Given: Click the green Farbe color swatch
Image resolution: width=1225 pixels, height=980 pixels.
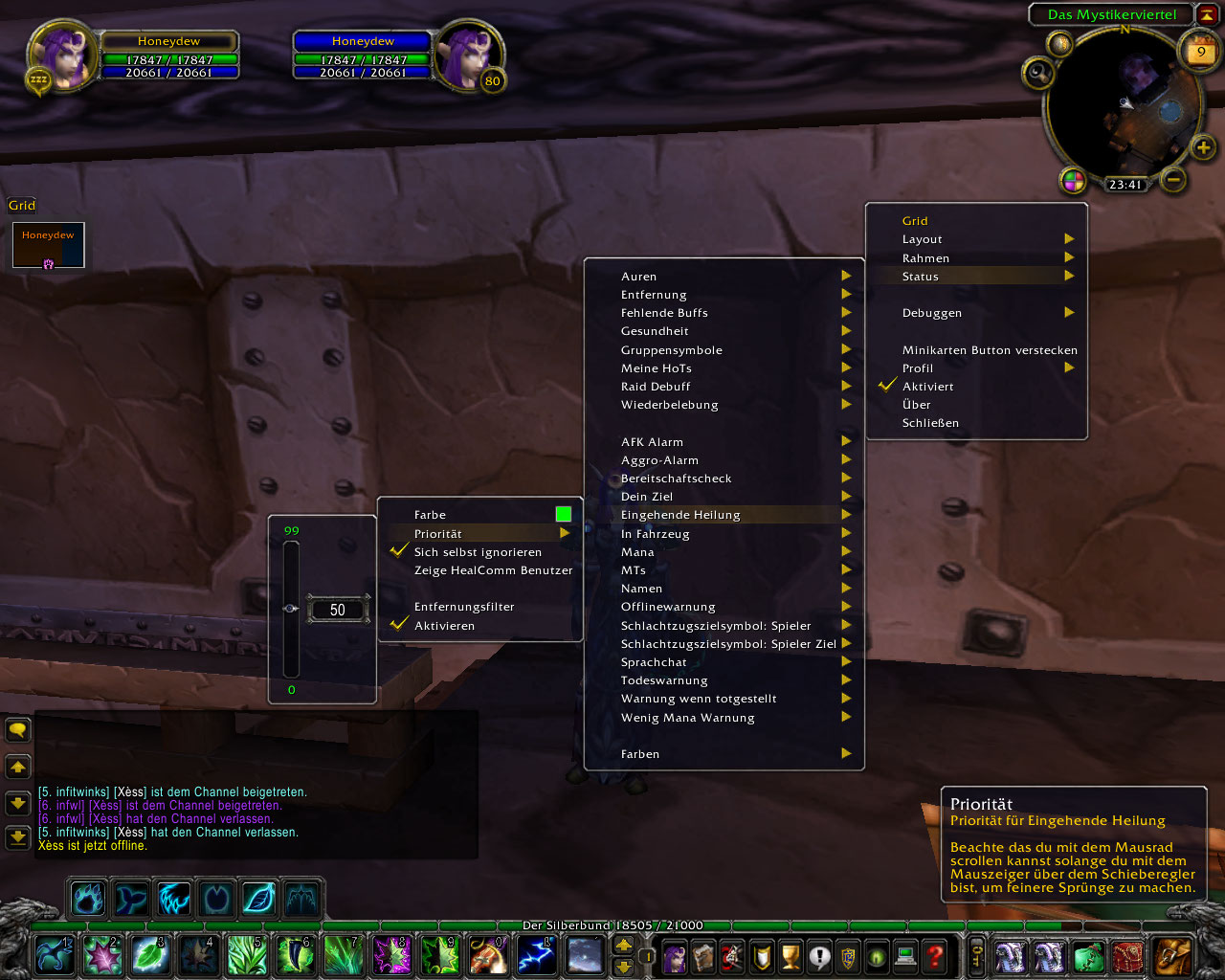Looking at the screenshot, I should [563, 515].
